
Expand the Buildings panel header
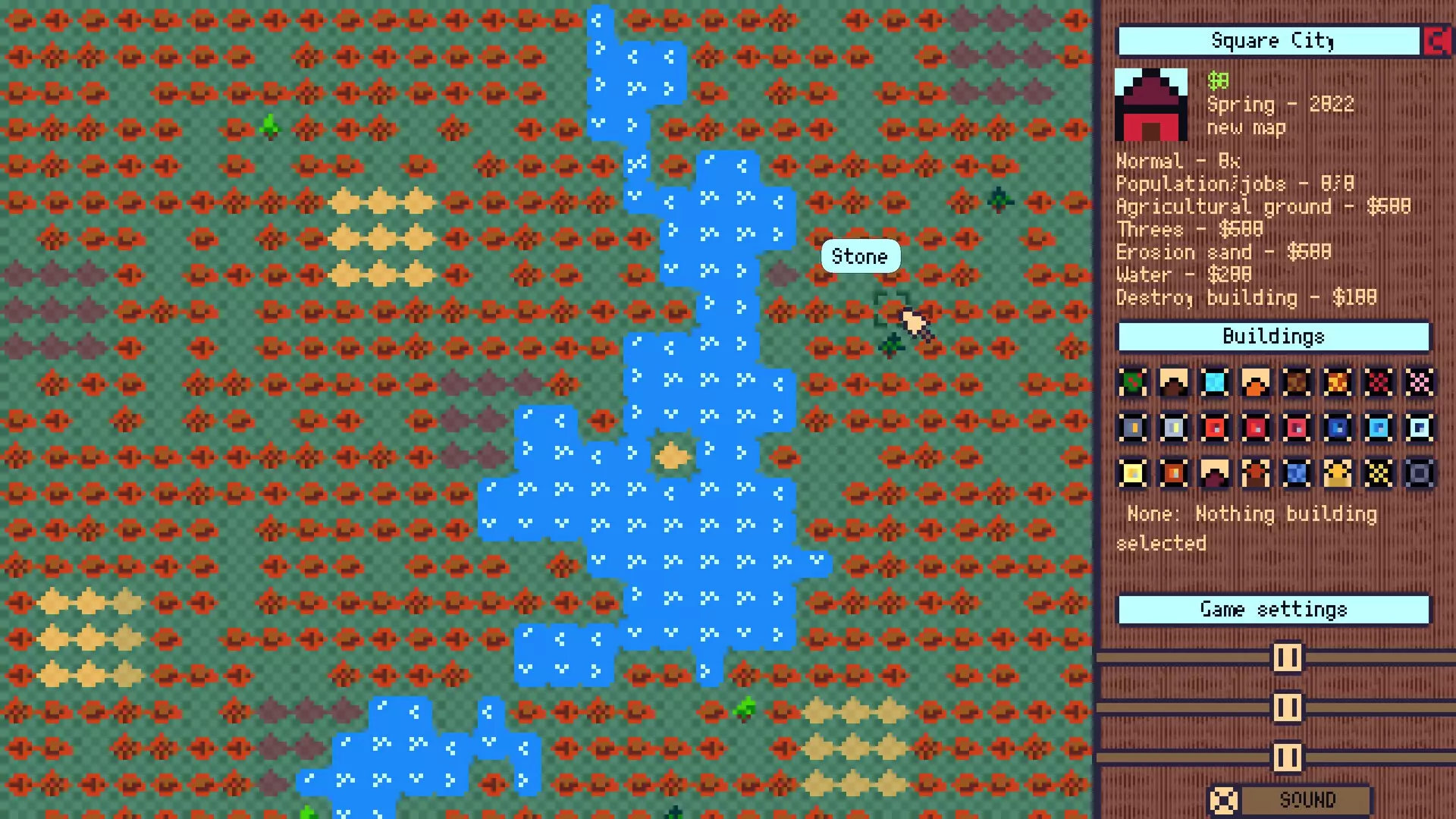tap(1272, 336)
